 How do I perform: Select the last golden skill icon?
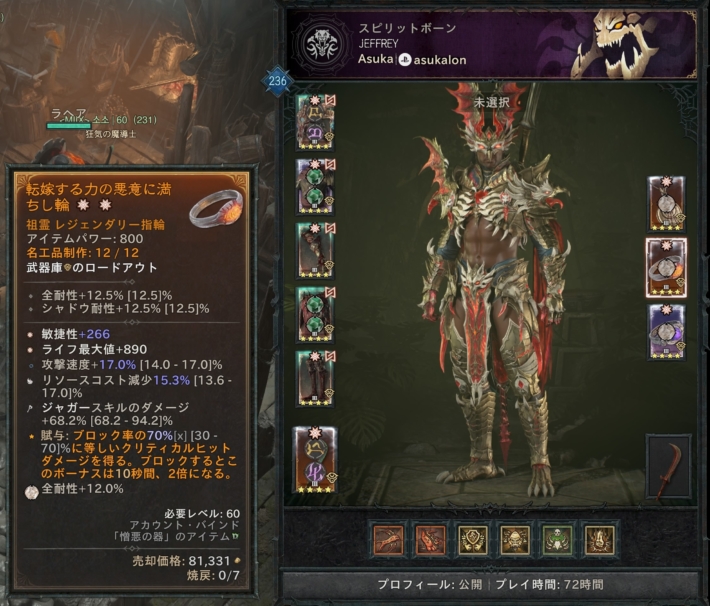pos(599,539)
